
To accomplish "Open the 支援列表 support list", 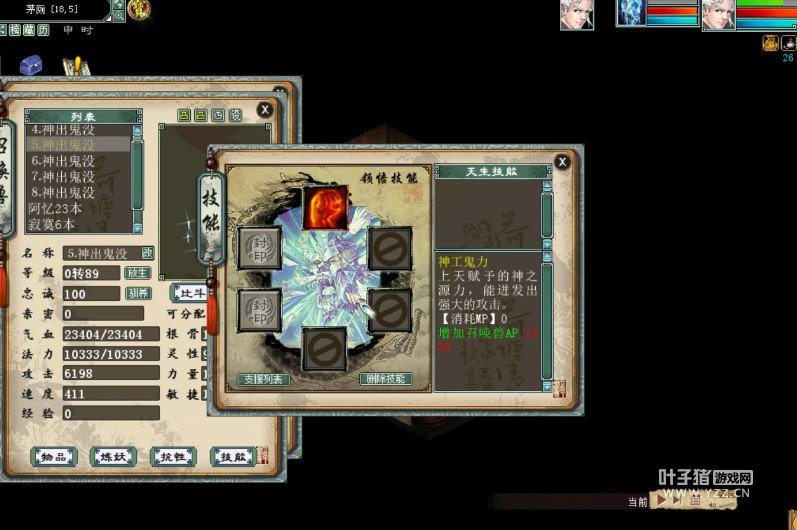I will click(265, 380).
